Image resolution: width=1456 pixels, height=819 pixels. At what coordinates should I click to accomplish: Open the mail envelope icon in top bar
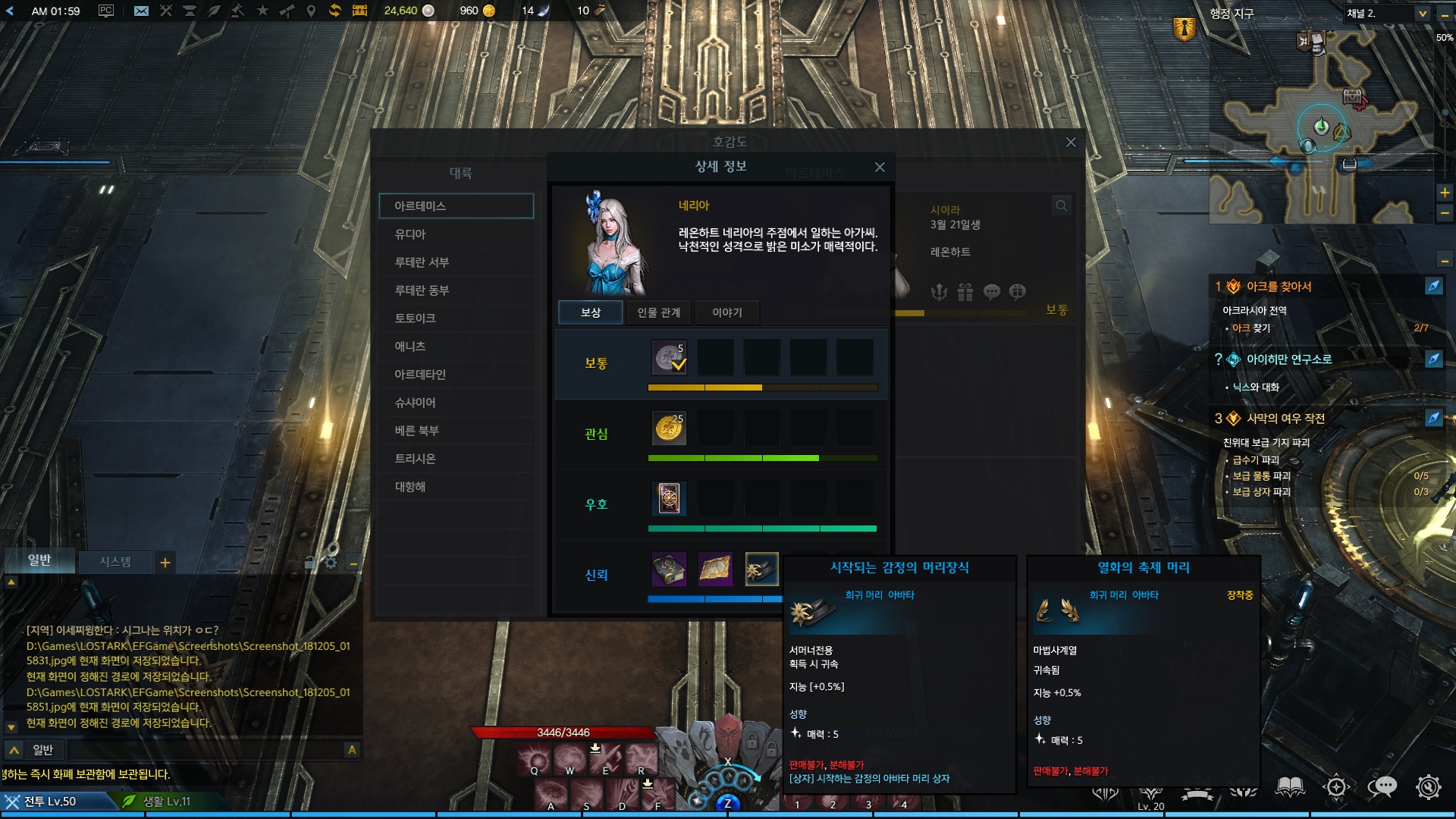(141, 11)
